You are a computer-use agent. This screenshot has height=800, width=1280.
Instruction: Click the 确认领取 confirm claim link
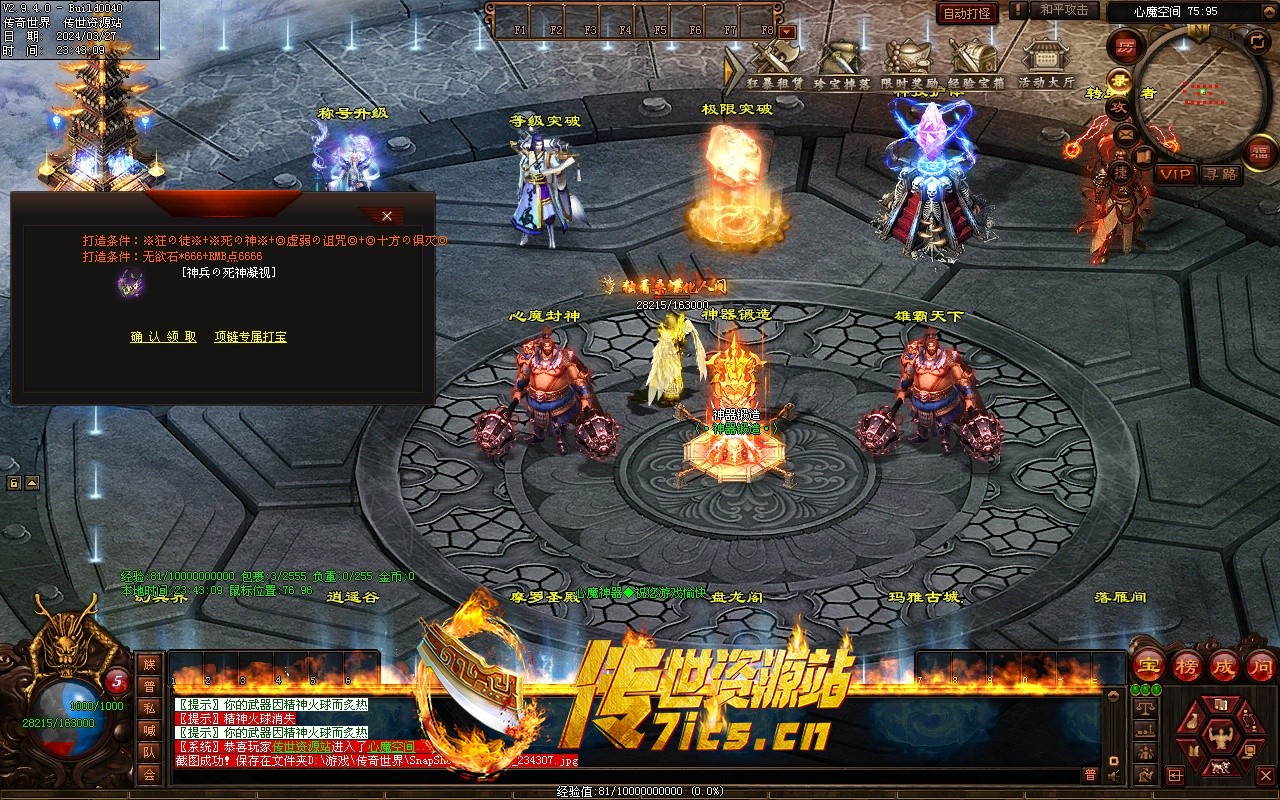point(164,337)
